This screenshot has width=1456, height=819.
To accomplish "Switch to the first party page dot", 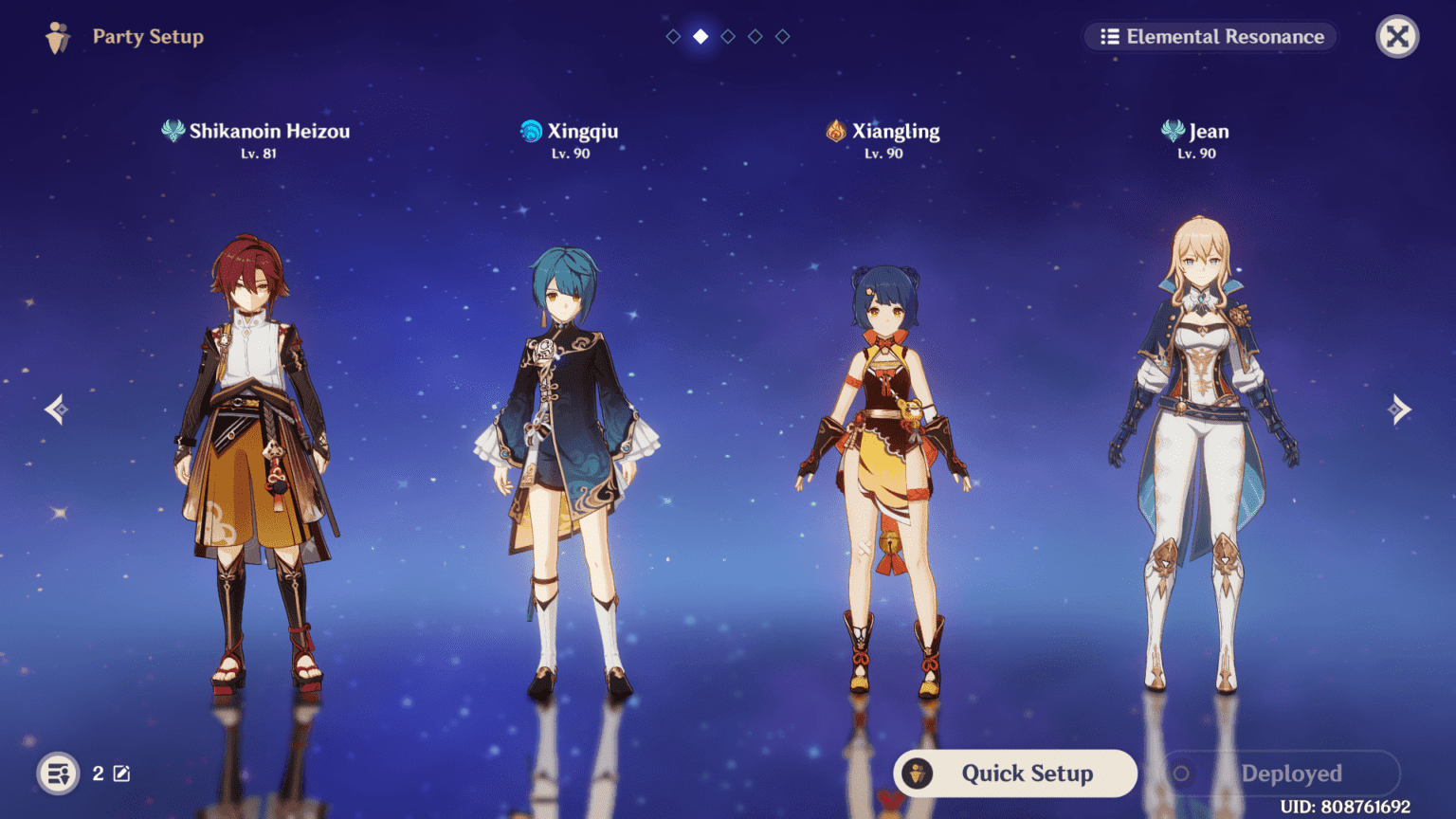I will (673, 36).
